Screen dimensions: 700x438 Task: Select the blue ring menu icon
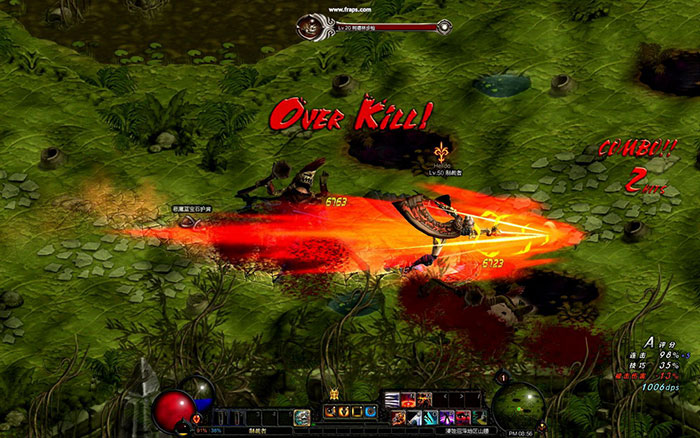pyautogui.click(x=371, y=411)
